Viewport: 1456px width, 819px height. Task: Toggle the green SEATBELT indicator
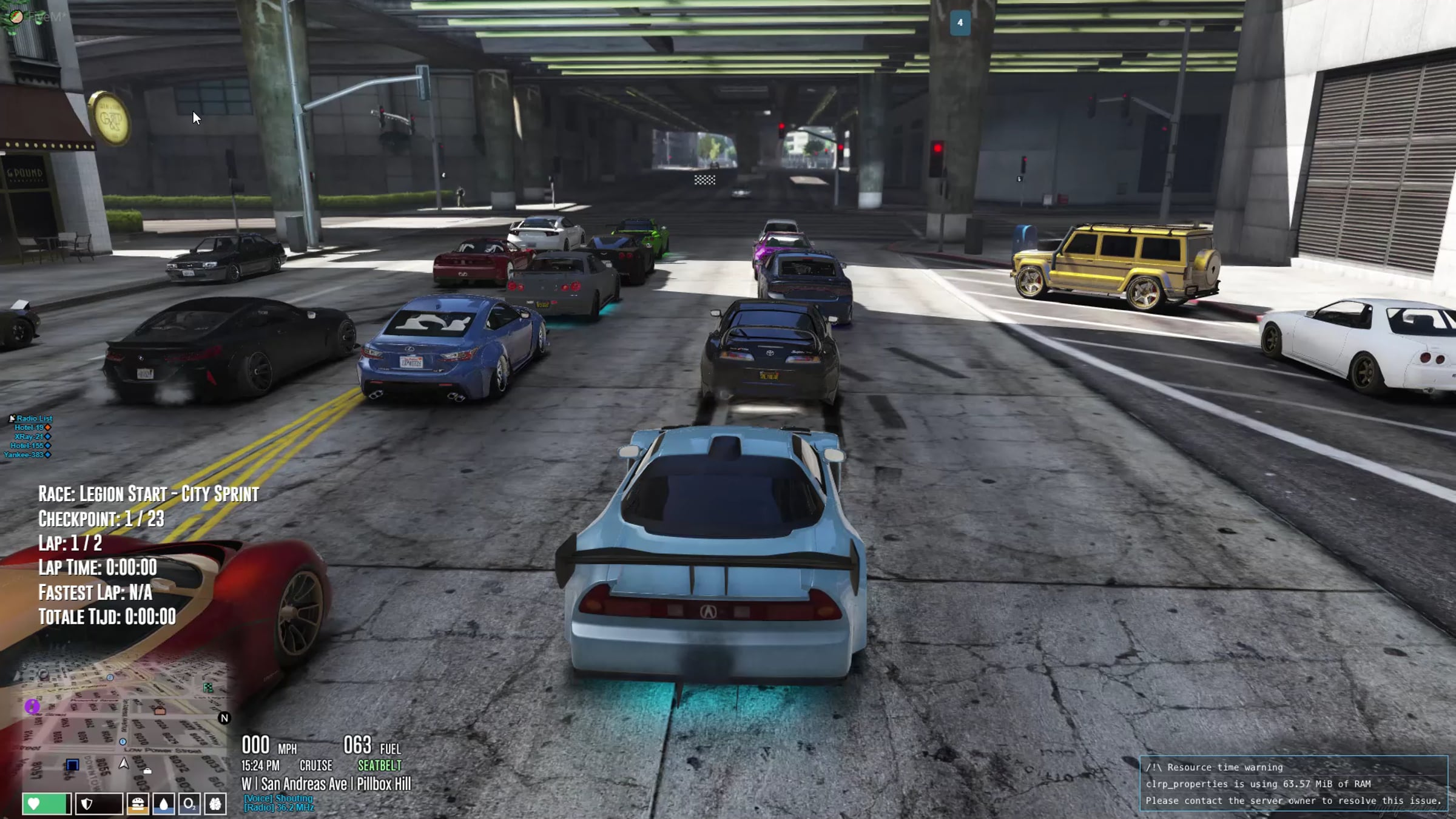pyautogui.click(x=379, y=766)
